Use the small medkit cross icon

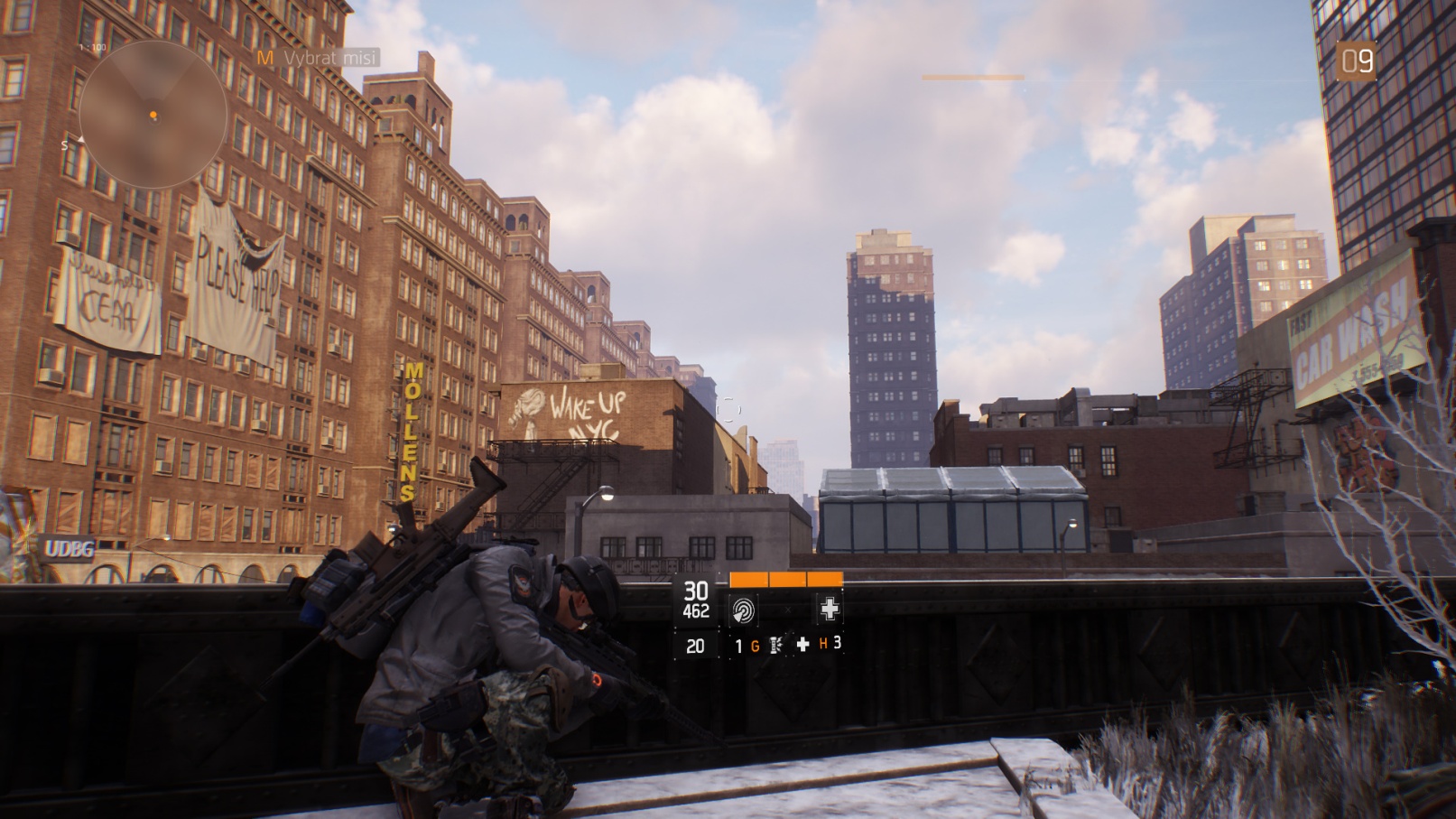point(802,645)
